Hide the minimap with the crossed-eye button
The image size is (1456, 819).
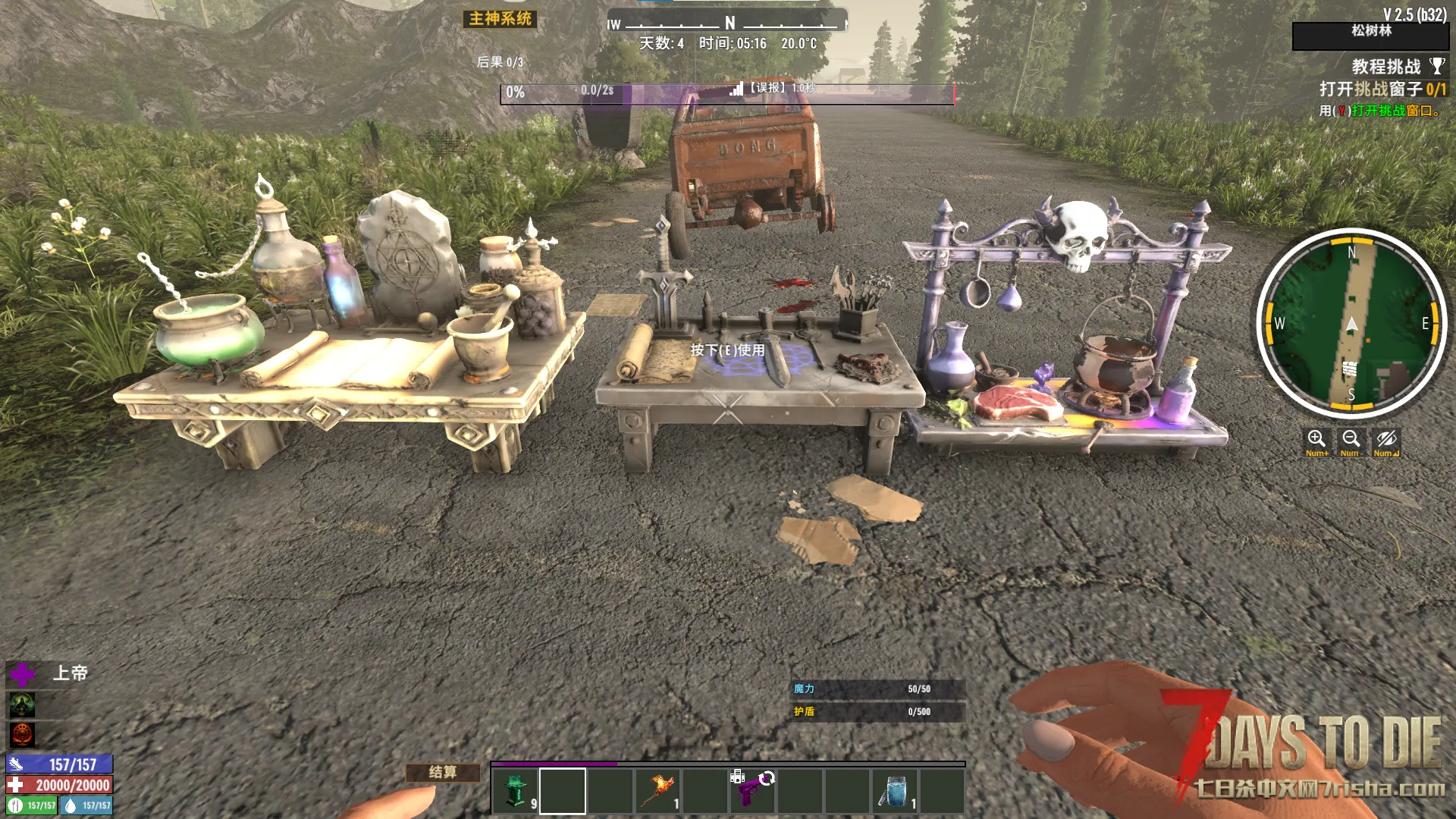[x=1386, y=441]
